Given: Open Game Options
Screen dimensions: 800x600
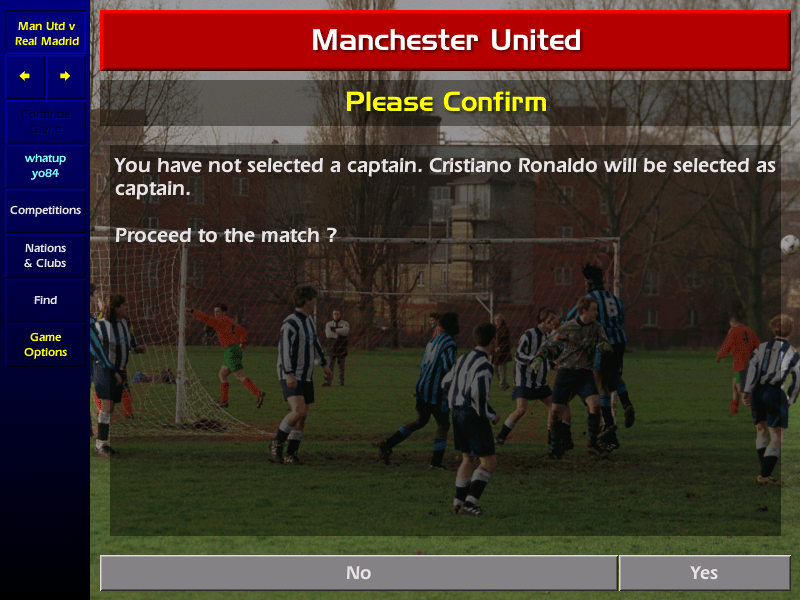Looking at the screenshot, I should (x=46, y=345).
